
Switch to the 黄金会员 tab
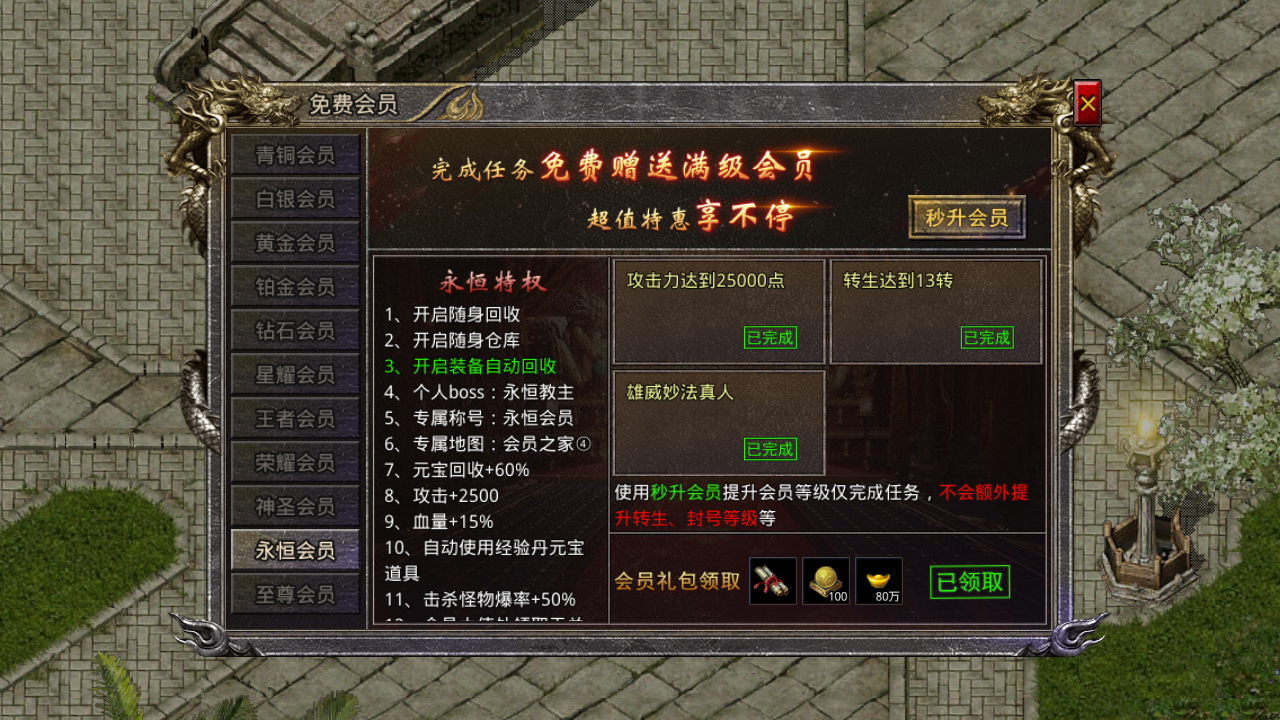(295, 242)
